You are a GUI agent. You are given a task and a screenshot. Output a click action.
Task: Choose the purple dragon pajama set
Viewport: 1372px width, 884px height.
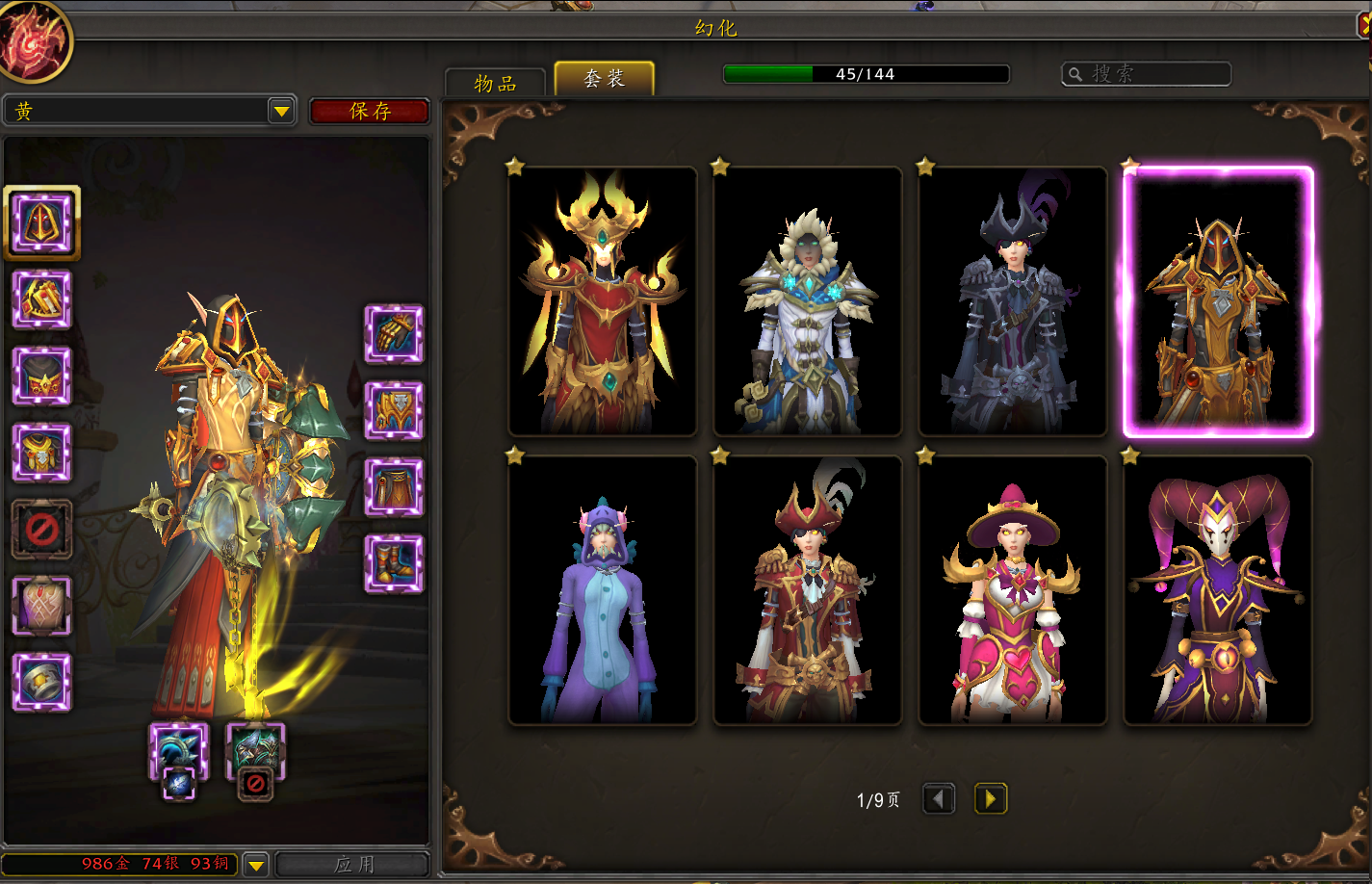603,589
